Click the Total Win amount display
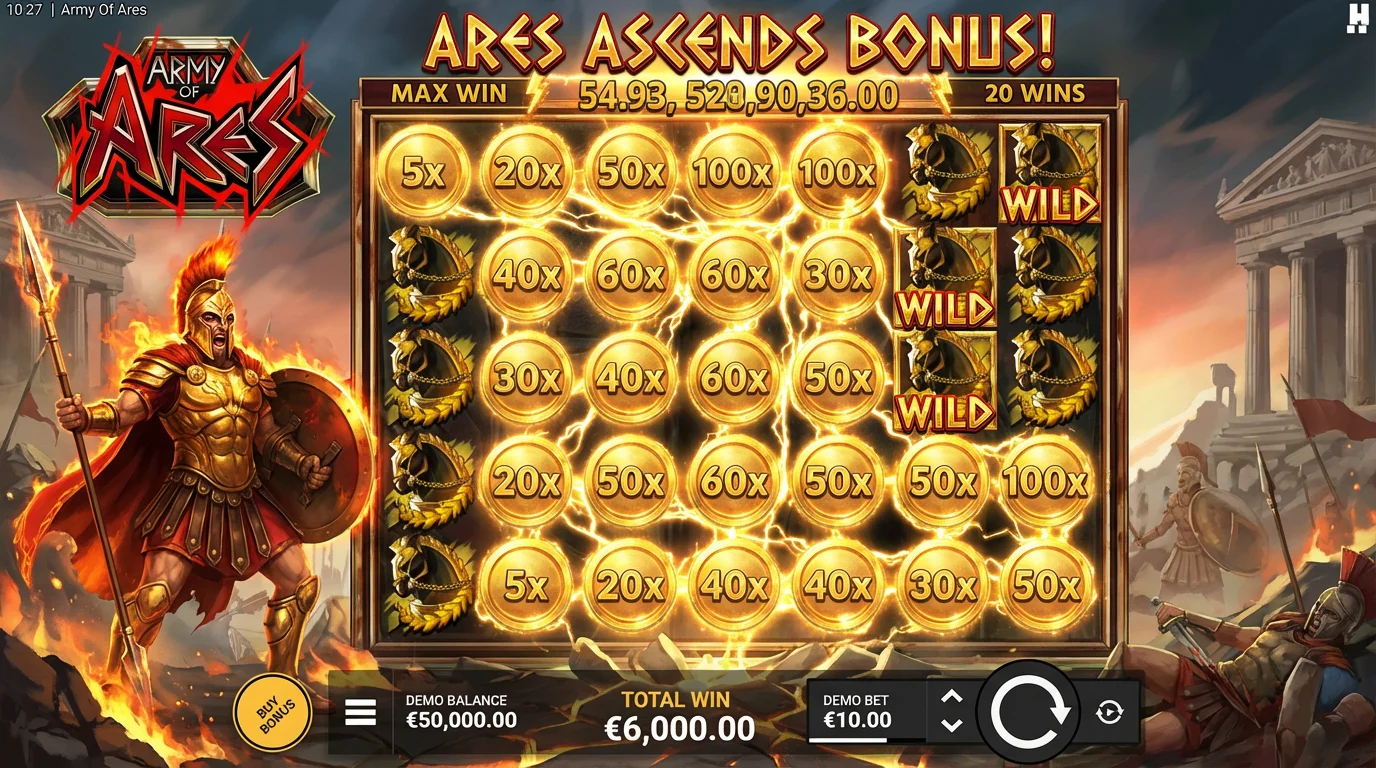Screen dimensions: 1376x768 [x=680, y=727]
